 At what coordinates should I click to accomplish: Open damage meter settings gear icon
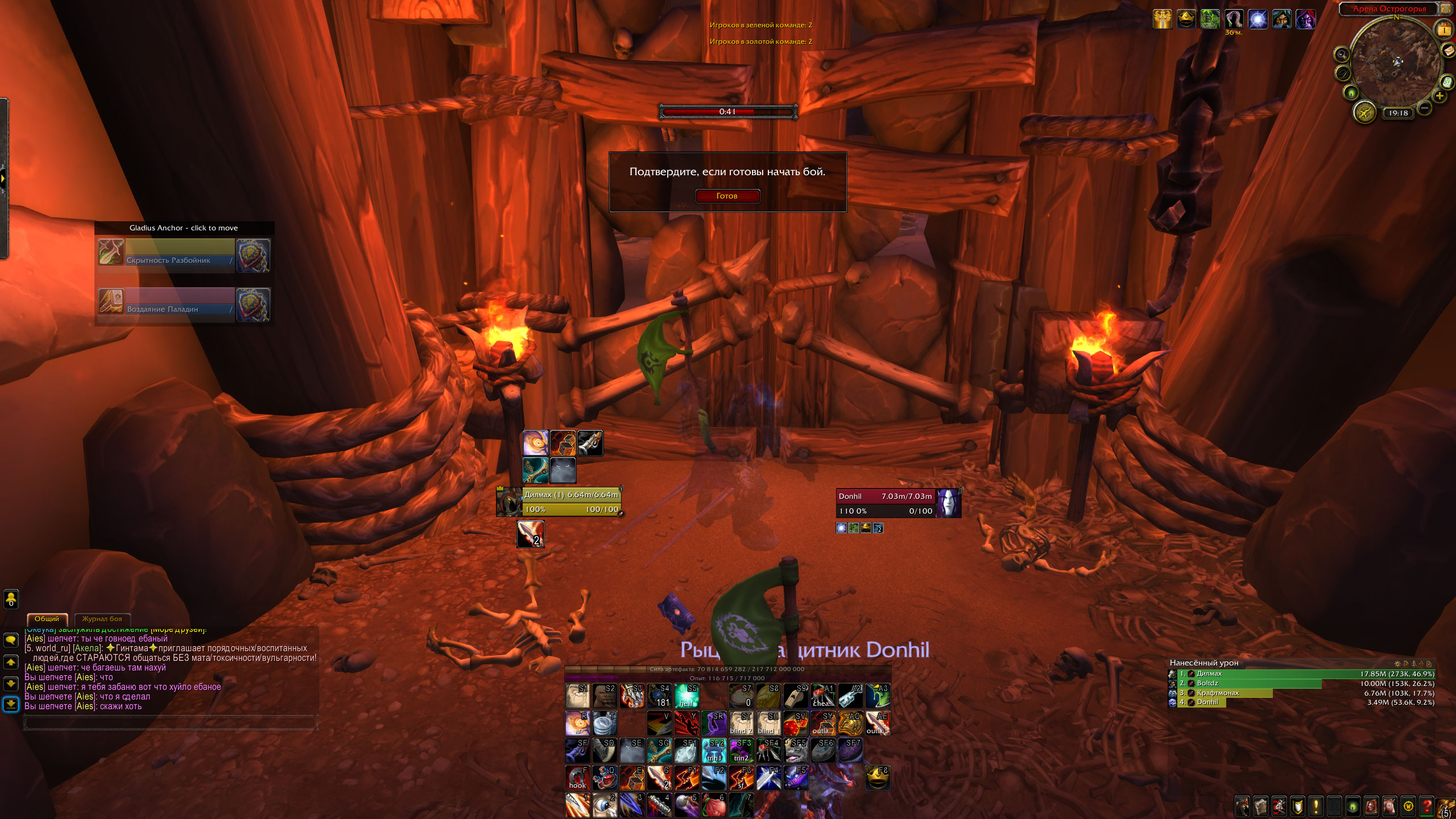(1397, 663)
